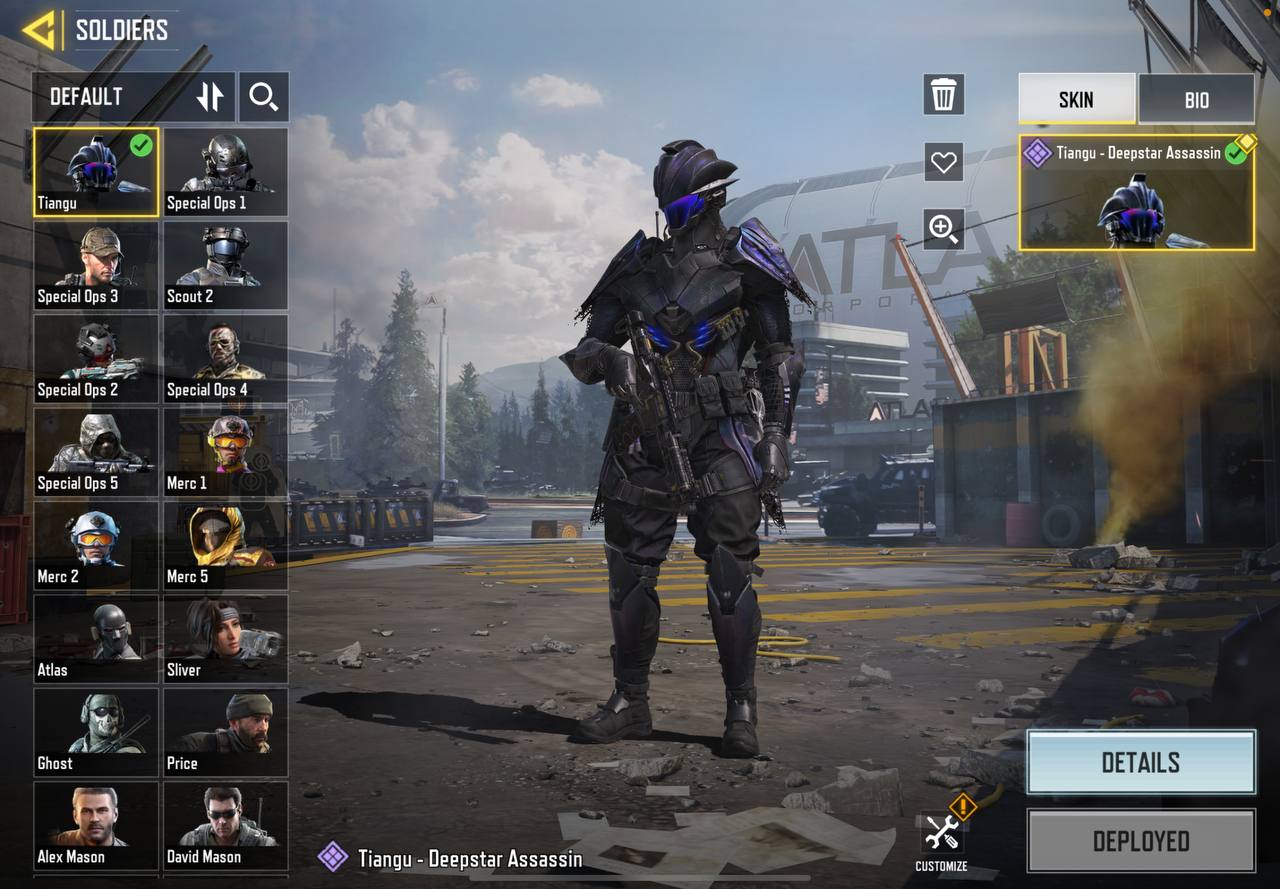The image size is (1280, 889).
Task: Select the Ghost soldier
Action: (96, 733)
